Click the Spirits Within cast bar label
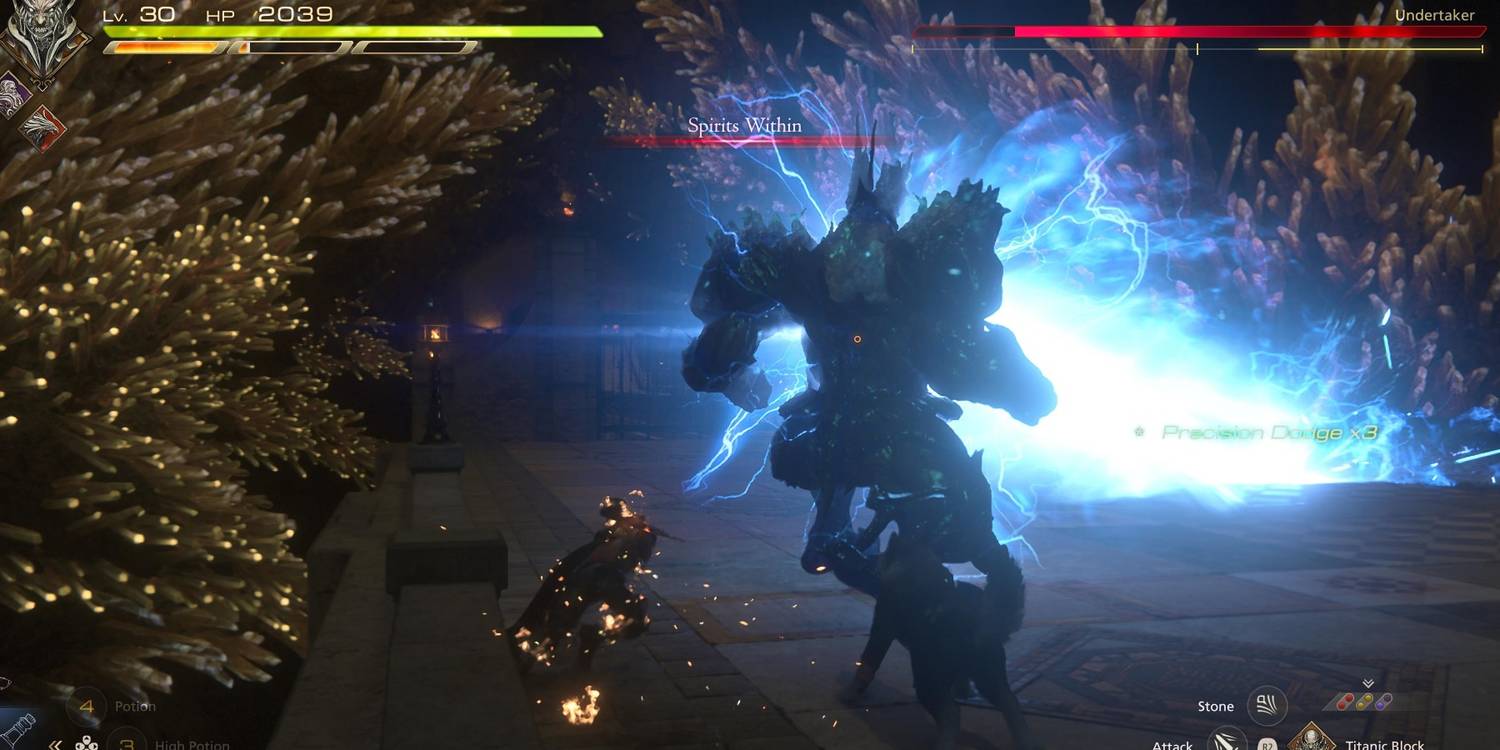The height and width of the screenshot is (750, 1500). [743, 125]
